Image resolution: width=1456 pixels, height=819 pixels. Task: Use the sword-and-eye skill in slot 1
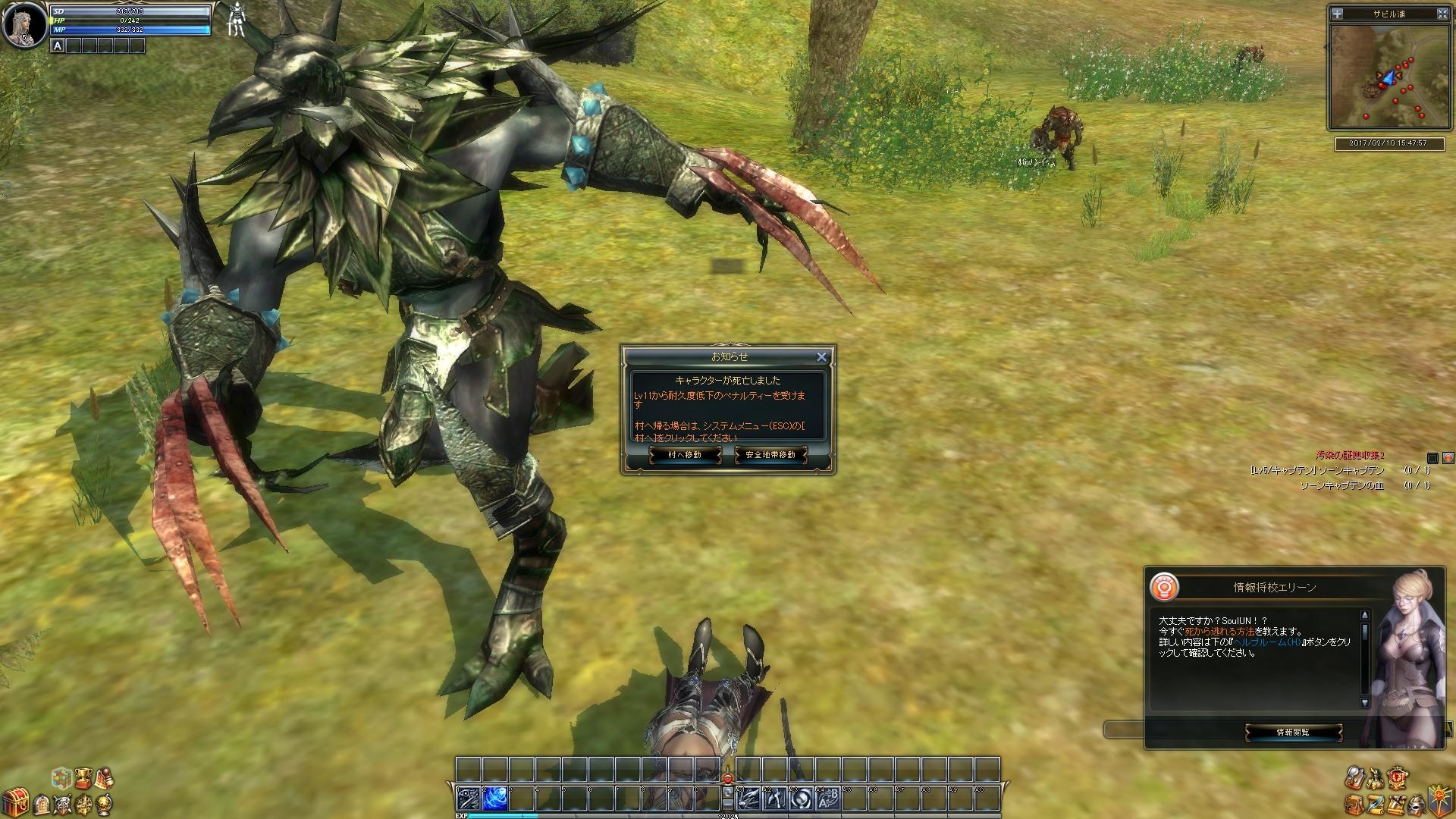[468, 799]
